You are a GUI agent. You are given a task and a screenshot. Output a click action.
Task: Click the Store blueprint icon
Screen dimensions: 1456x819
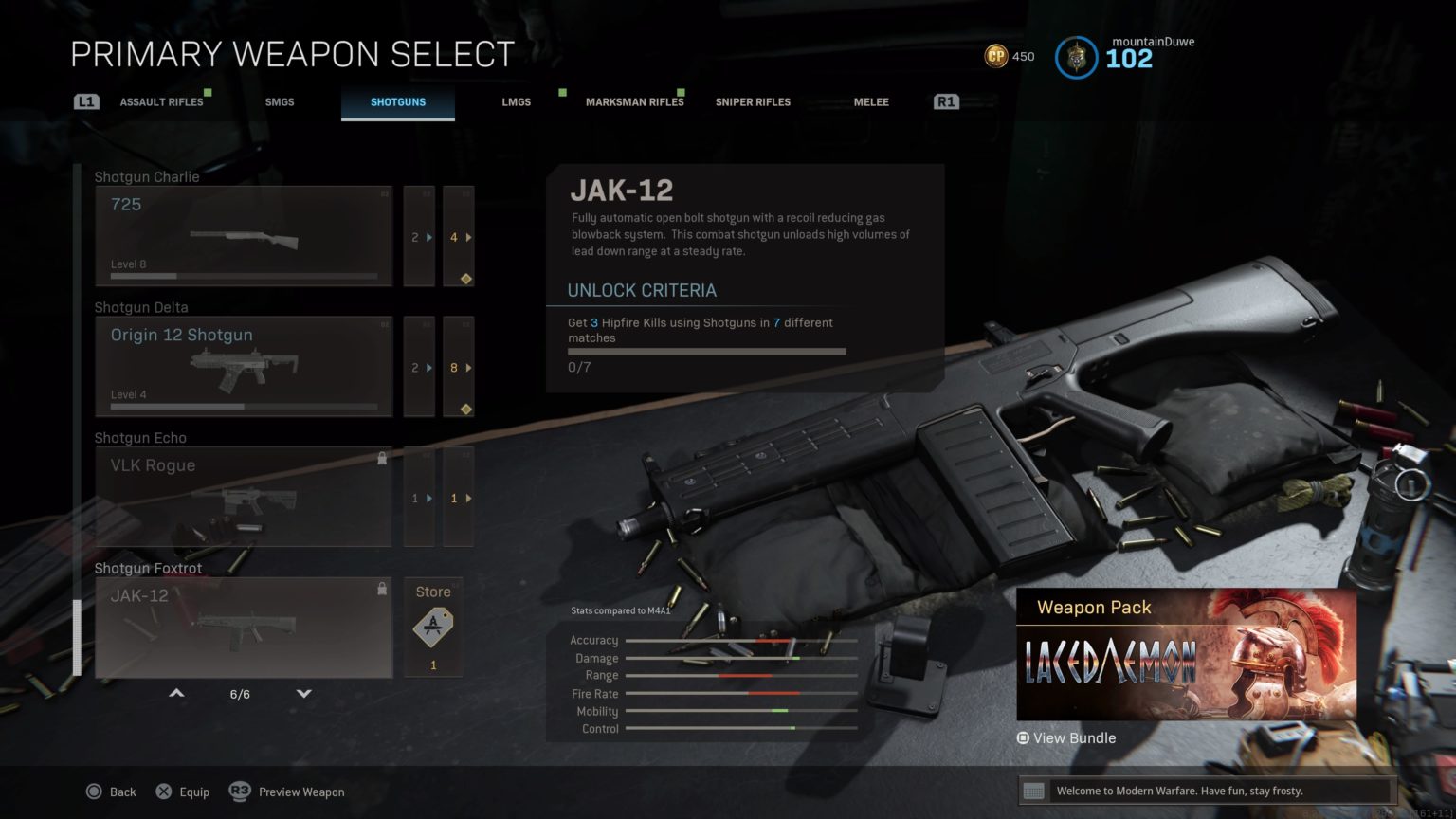point(432,626)
